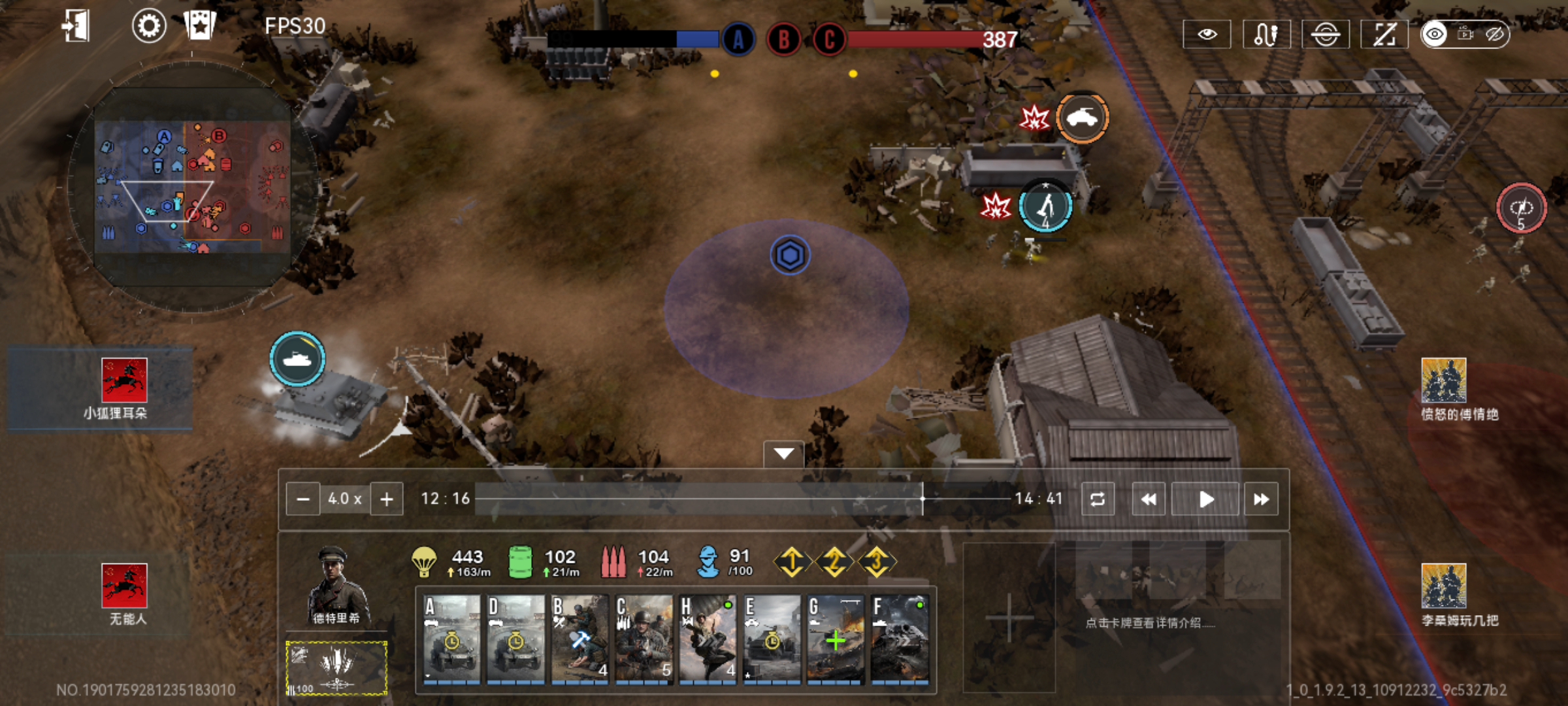
Task: Select capture point A indicator
Action: coord(738,40)
